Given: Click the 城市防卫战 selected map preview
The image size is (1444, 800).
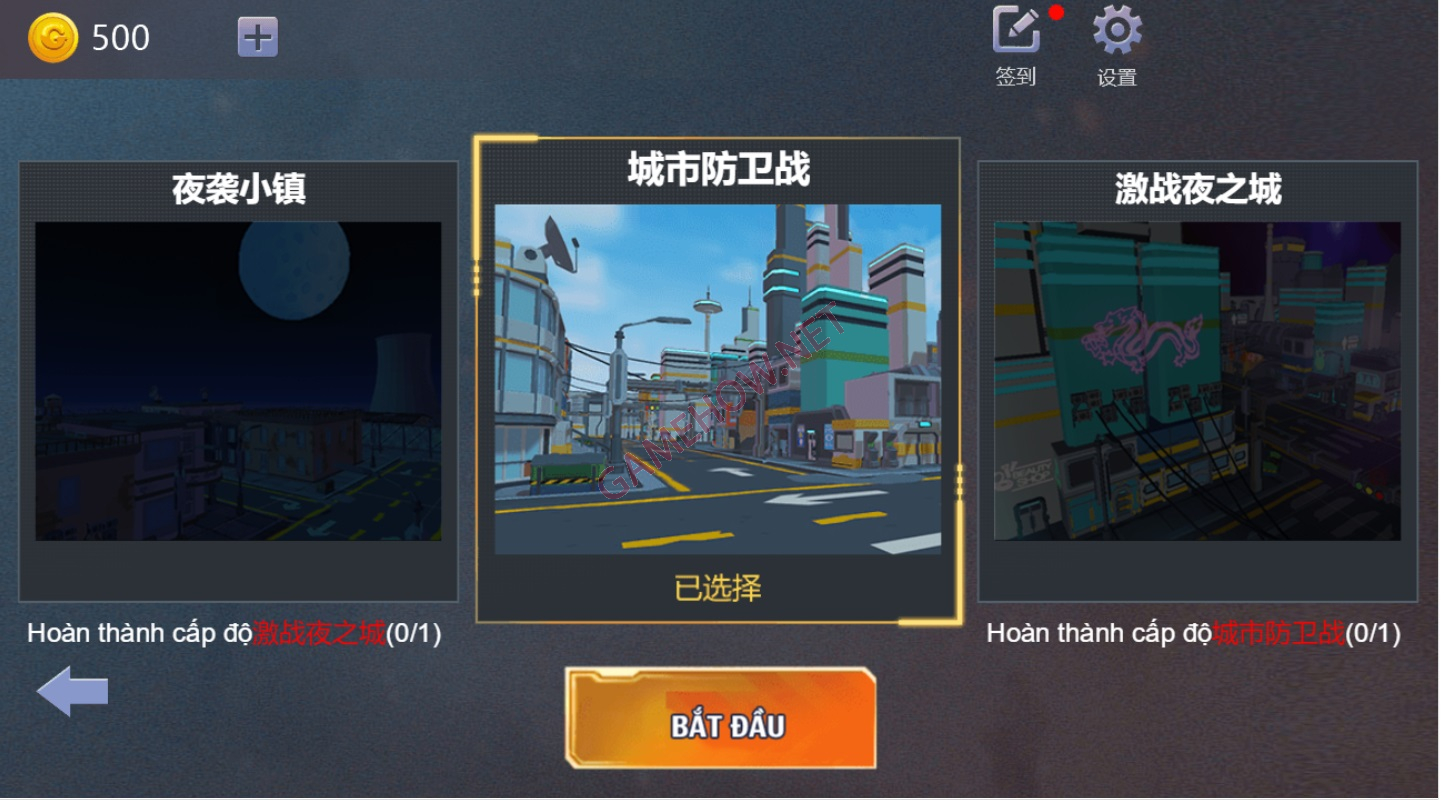Looking at the screenshot, I should 718,380.
